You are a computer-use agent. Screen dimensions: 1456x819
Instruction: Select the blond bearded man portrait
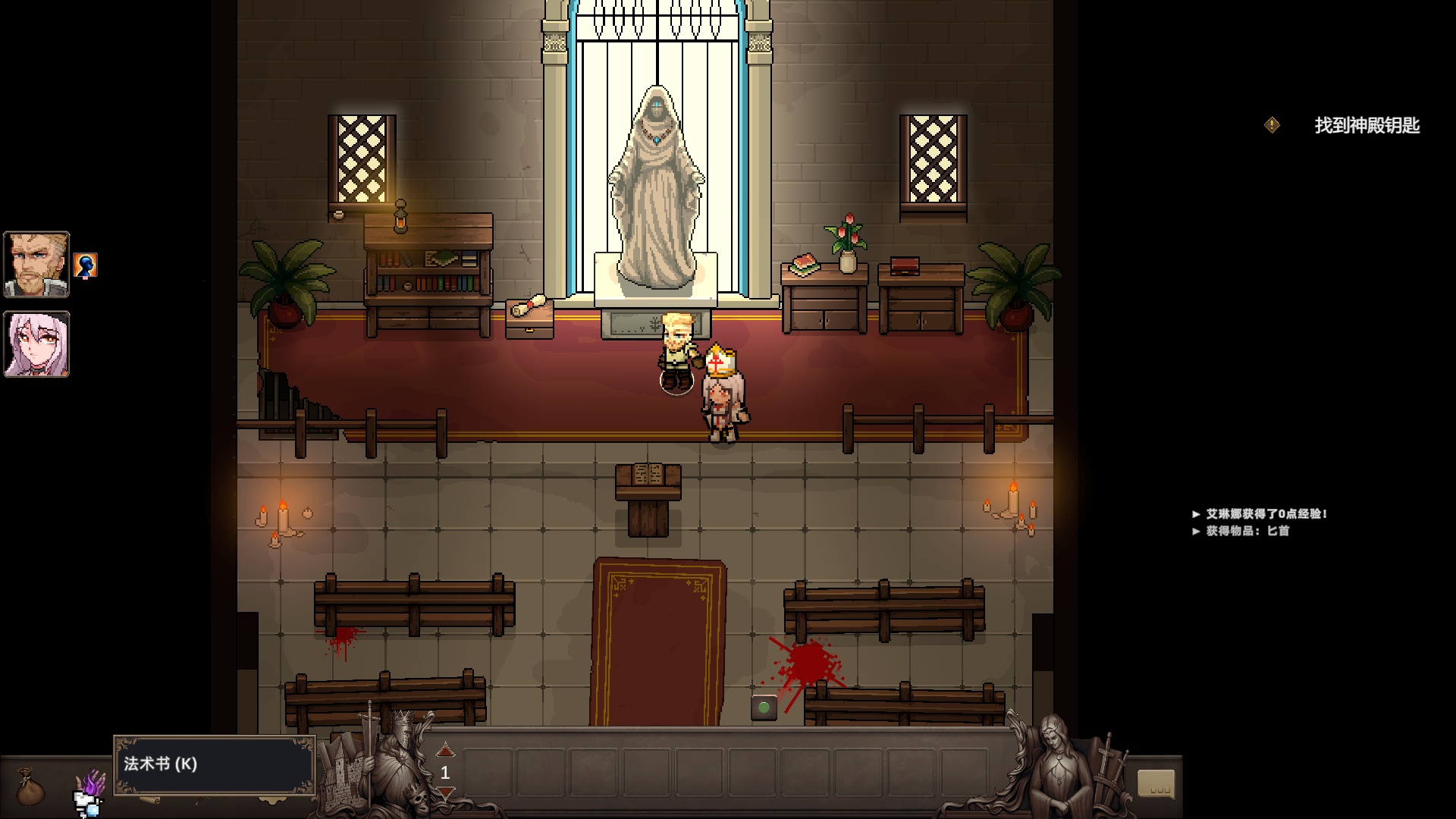(x=36, y=265)
